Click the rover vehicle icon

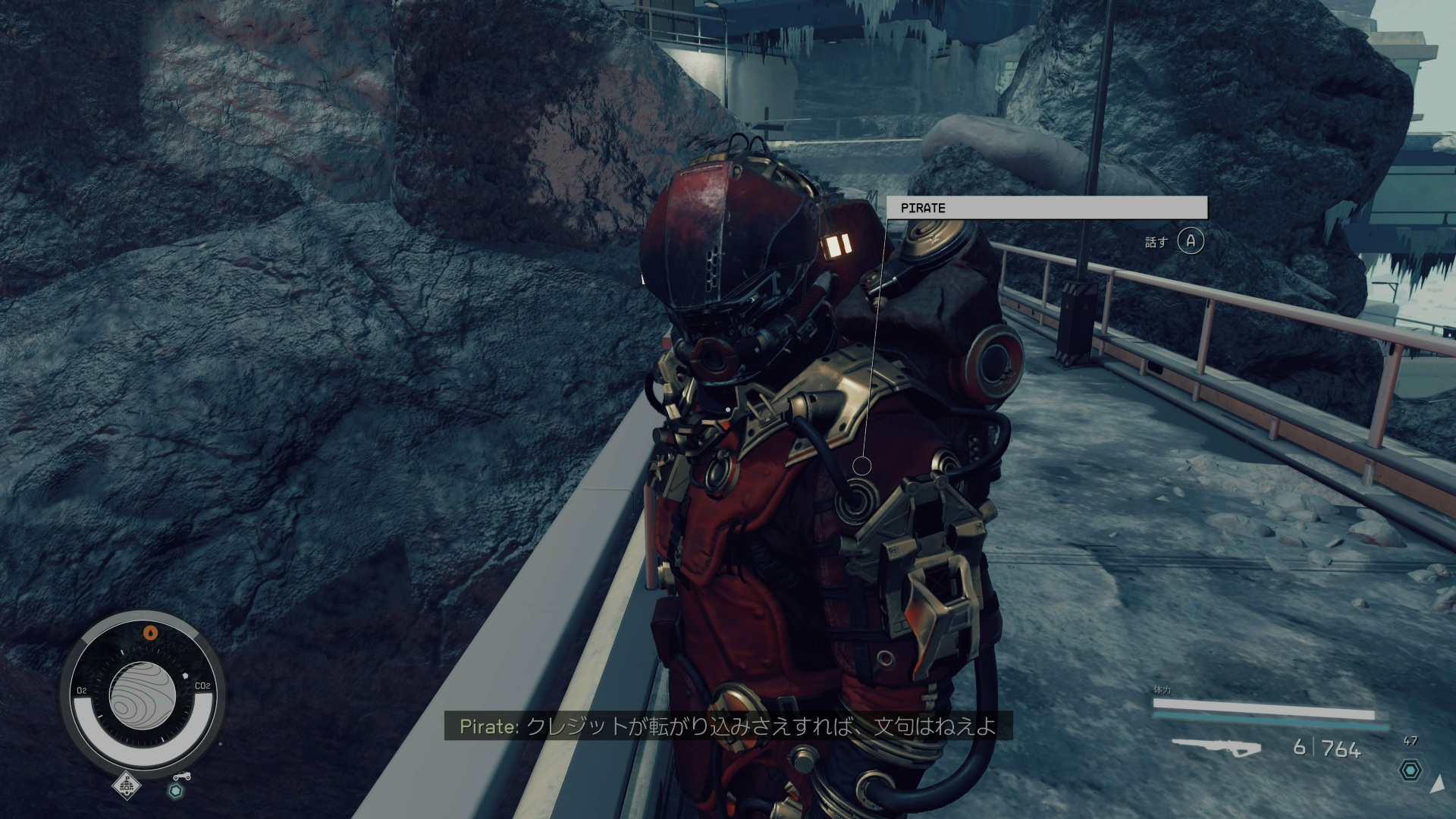[x=182, y=777]
